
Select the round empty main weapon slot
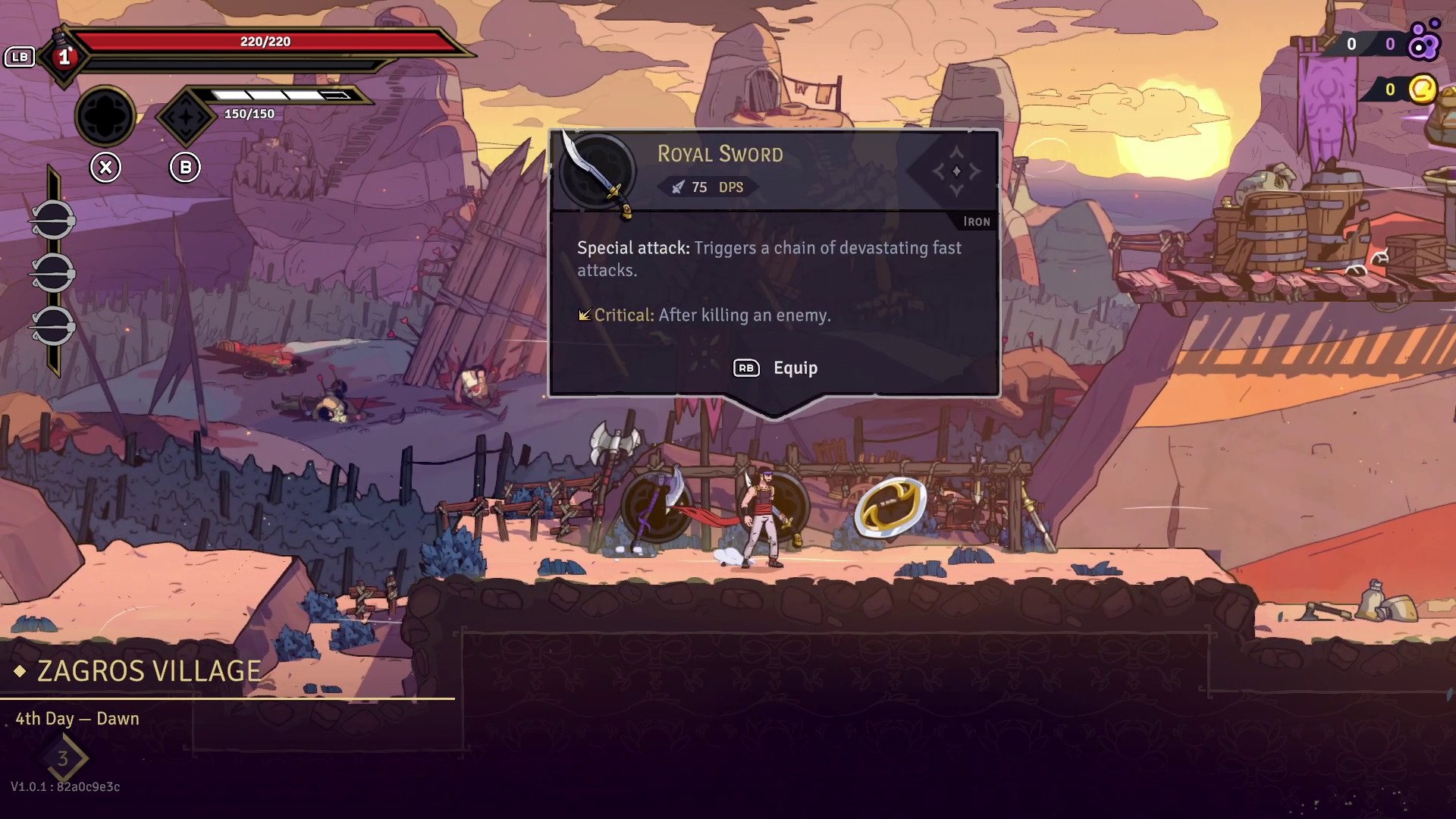[105, 116]
